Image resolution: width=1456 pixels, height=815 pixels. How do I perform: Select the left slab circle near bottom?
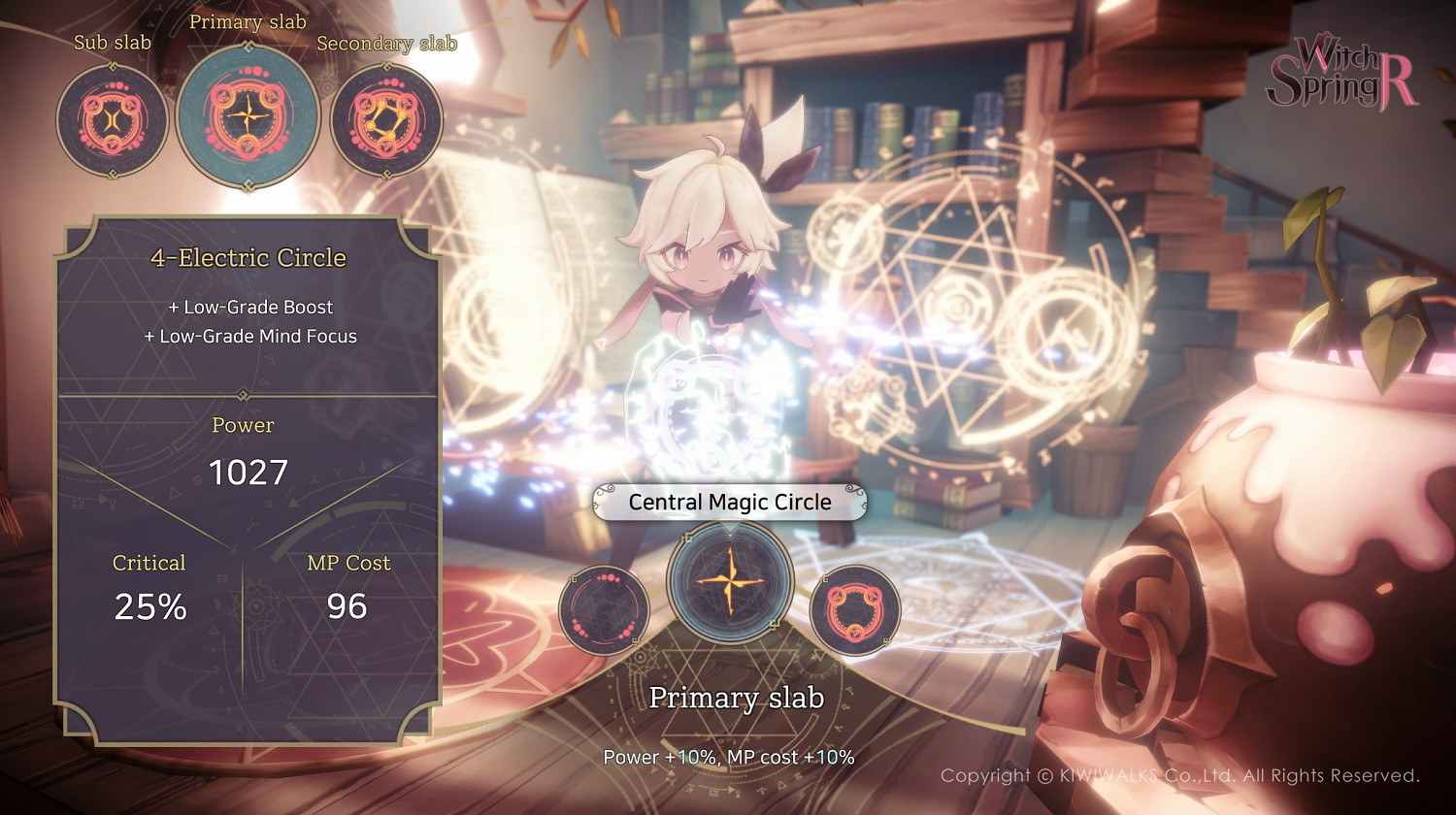(x=604, y=611)
